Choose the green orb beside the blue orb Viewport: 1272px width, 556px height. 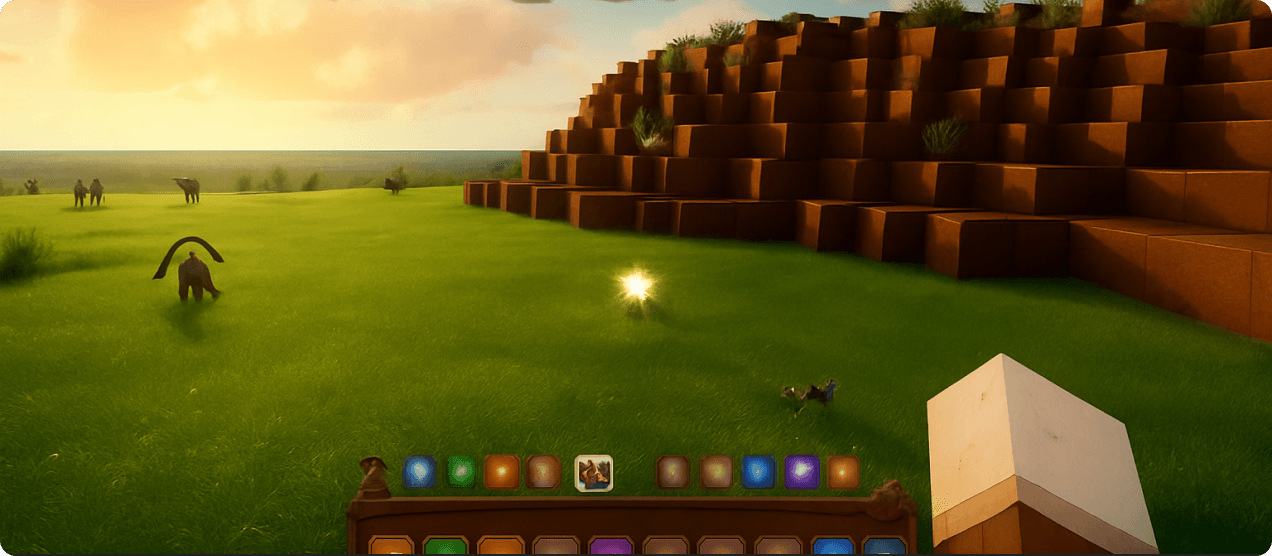tap(461, 472)
